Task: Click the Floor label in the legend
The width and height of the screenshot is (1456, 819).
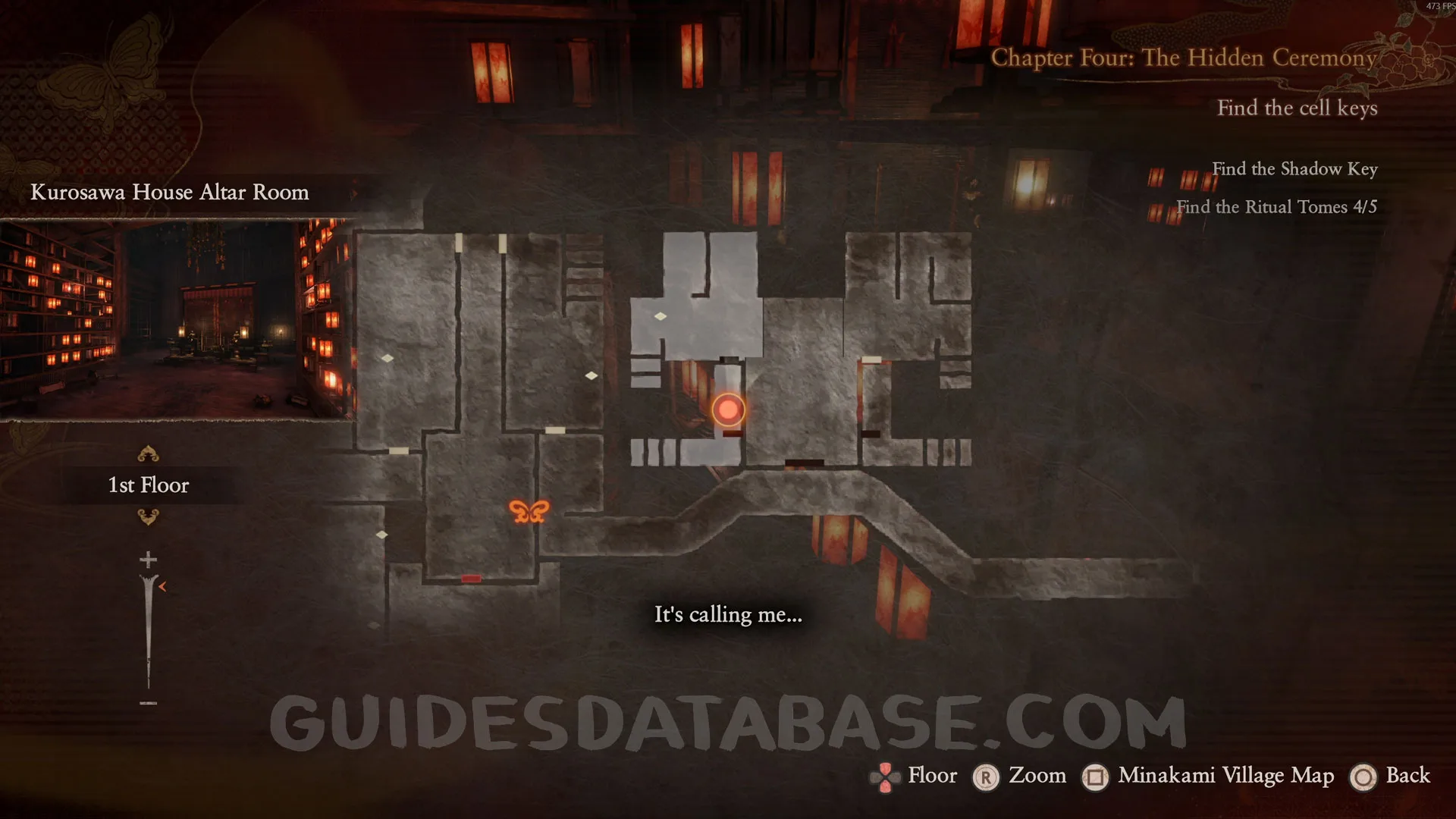Action: pos(932,776)
